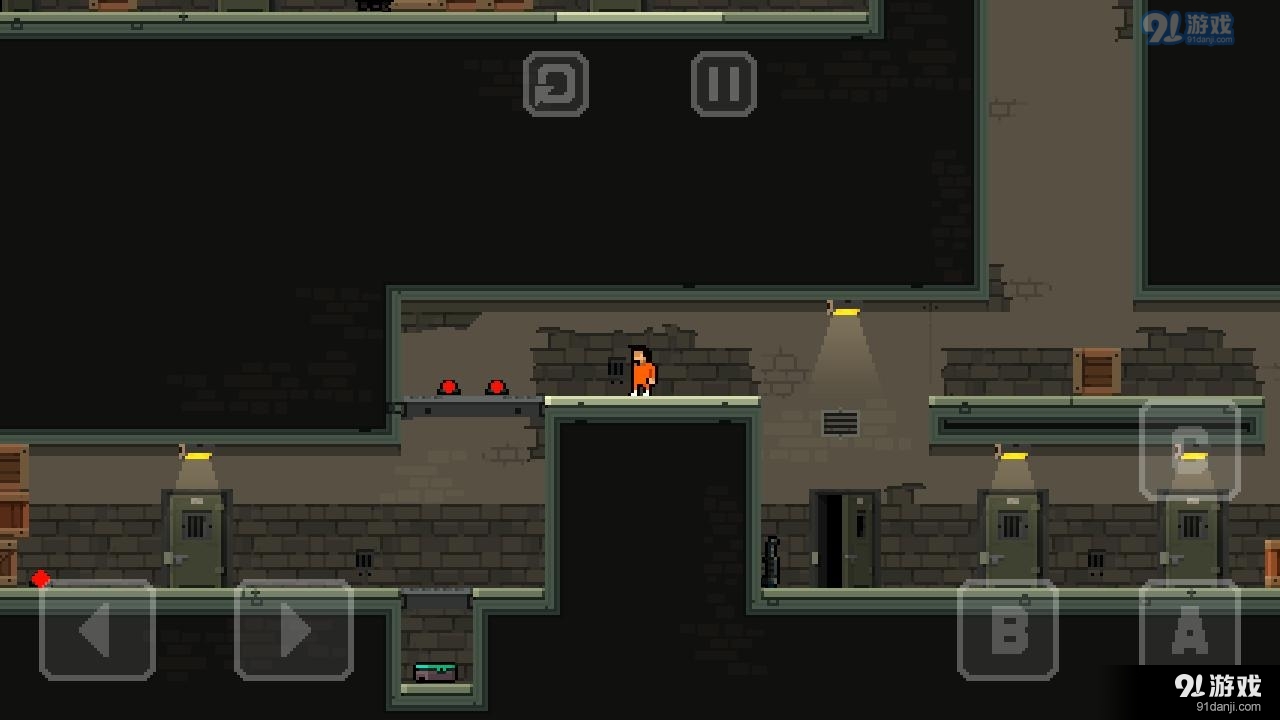Viewport: 1280px width, 720px height.
Task: Tap the B action button
Action: click(x=1007, y=631)
